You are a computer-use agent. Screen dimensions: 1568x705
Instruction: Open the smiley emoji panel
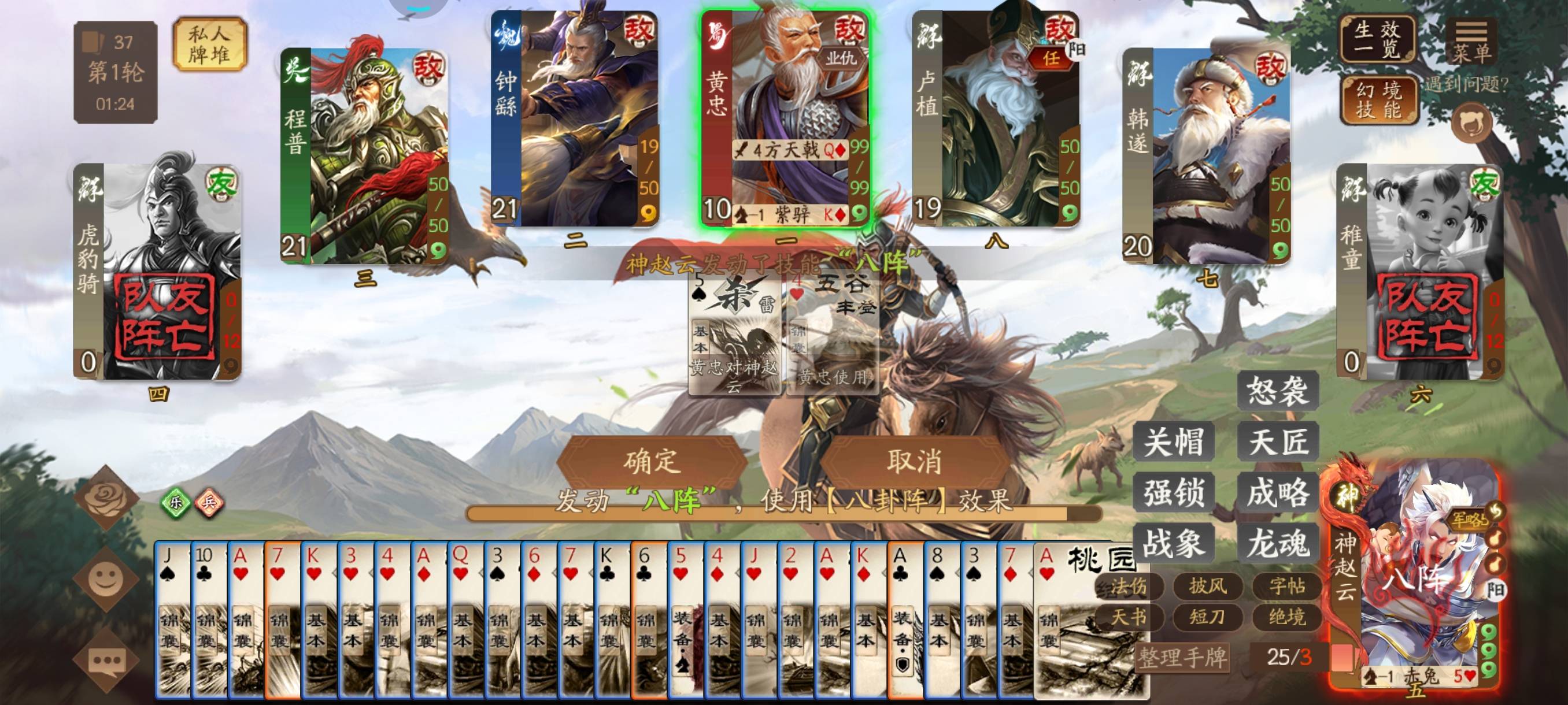click(x=105, y=578)
